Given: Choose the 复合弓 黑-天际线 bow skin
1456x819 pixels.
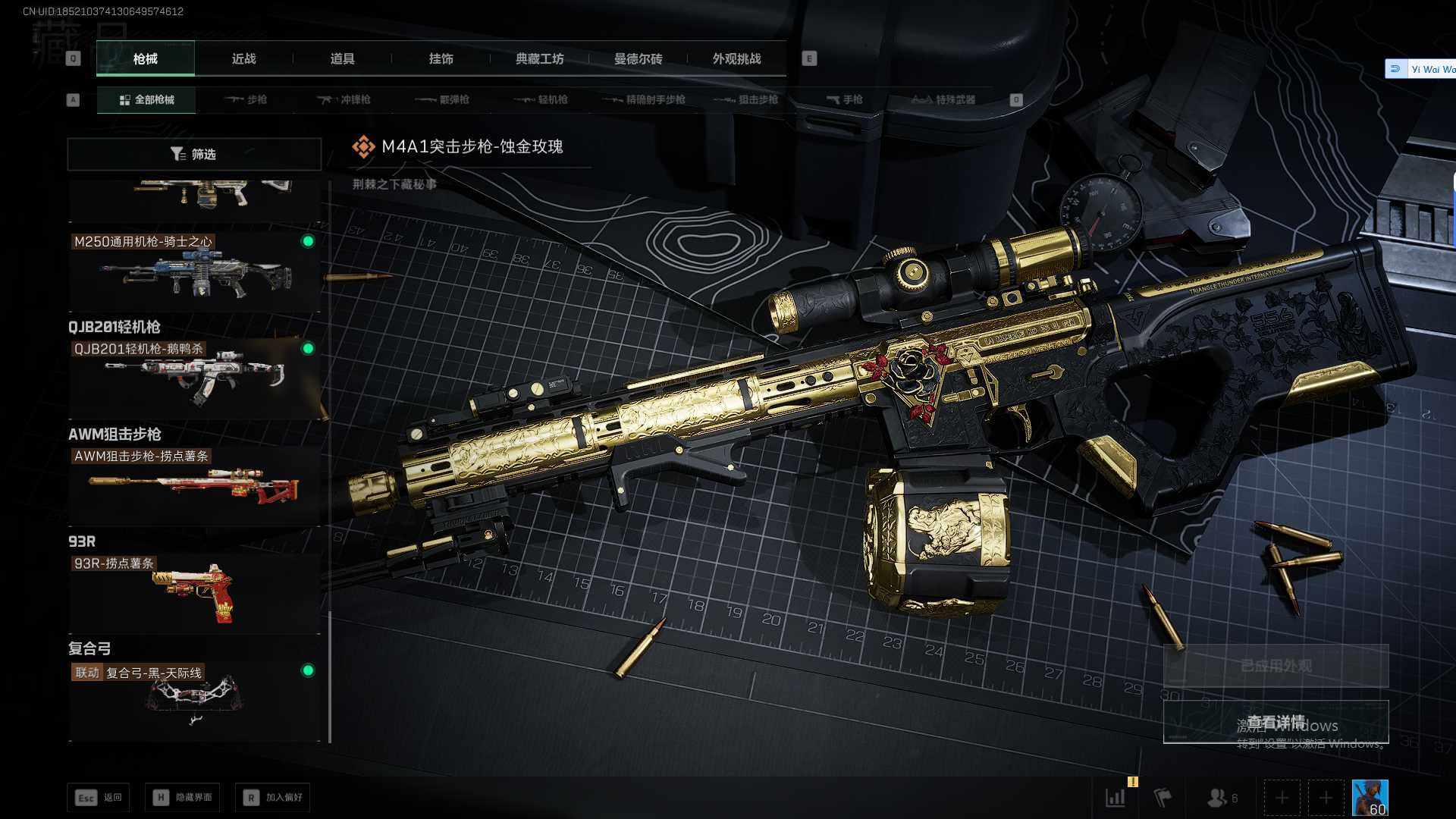Looking at the screenshot, I should pyautogui.click(x=194, y=699).
